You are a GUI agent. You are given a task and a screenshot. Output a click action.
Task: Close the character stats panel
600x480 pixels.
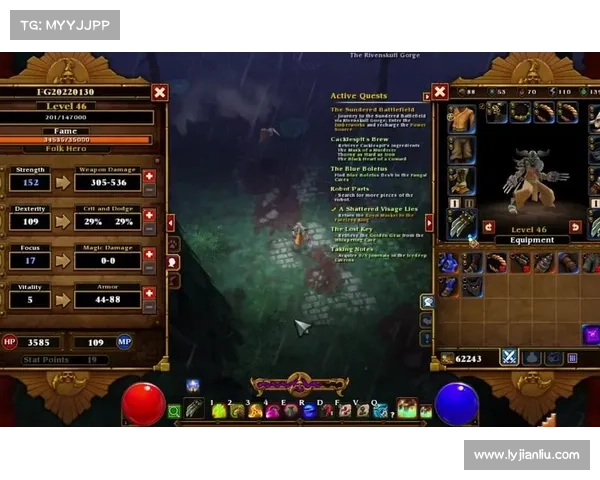click(x=160, y=93)
